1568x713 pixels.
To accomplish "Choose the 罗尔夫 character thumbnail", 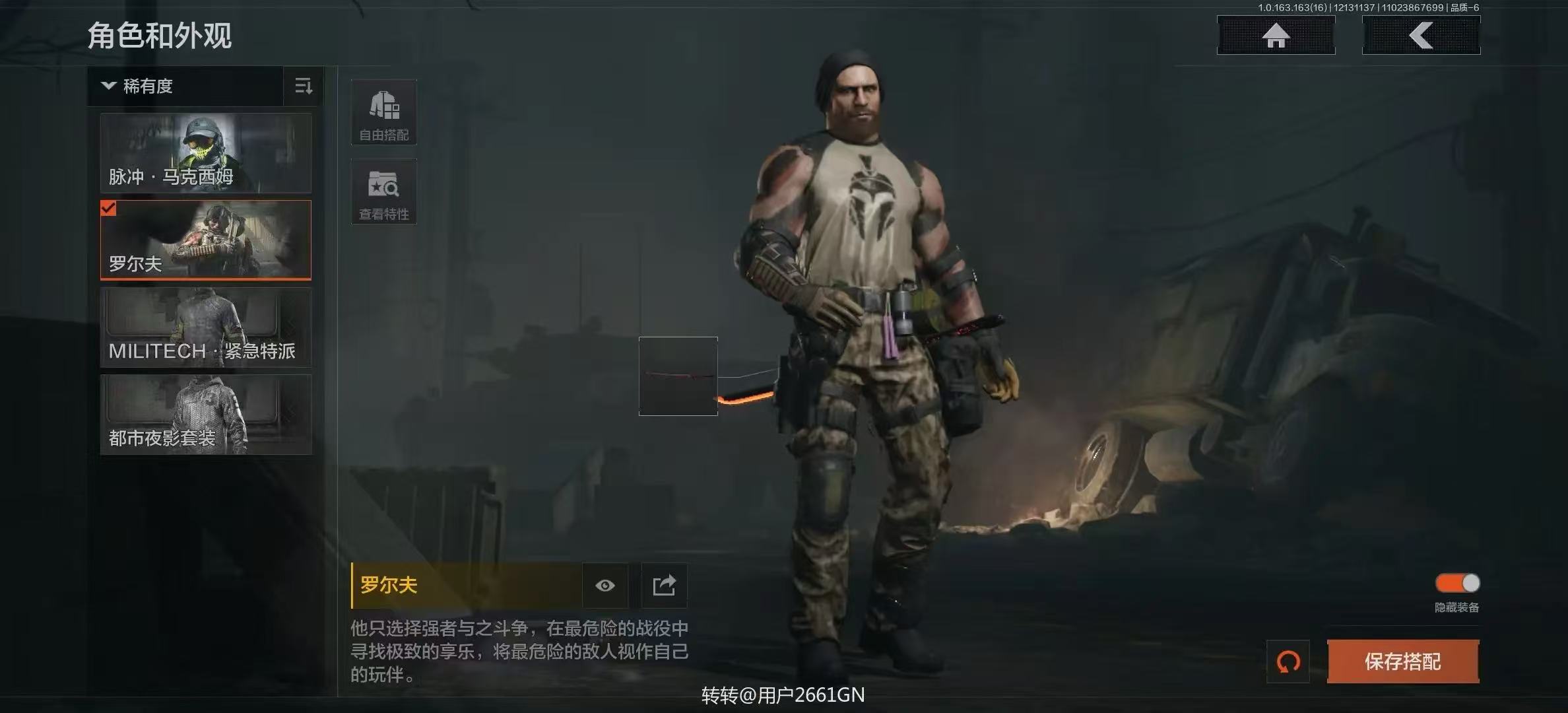I will tap(205, 240).
